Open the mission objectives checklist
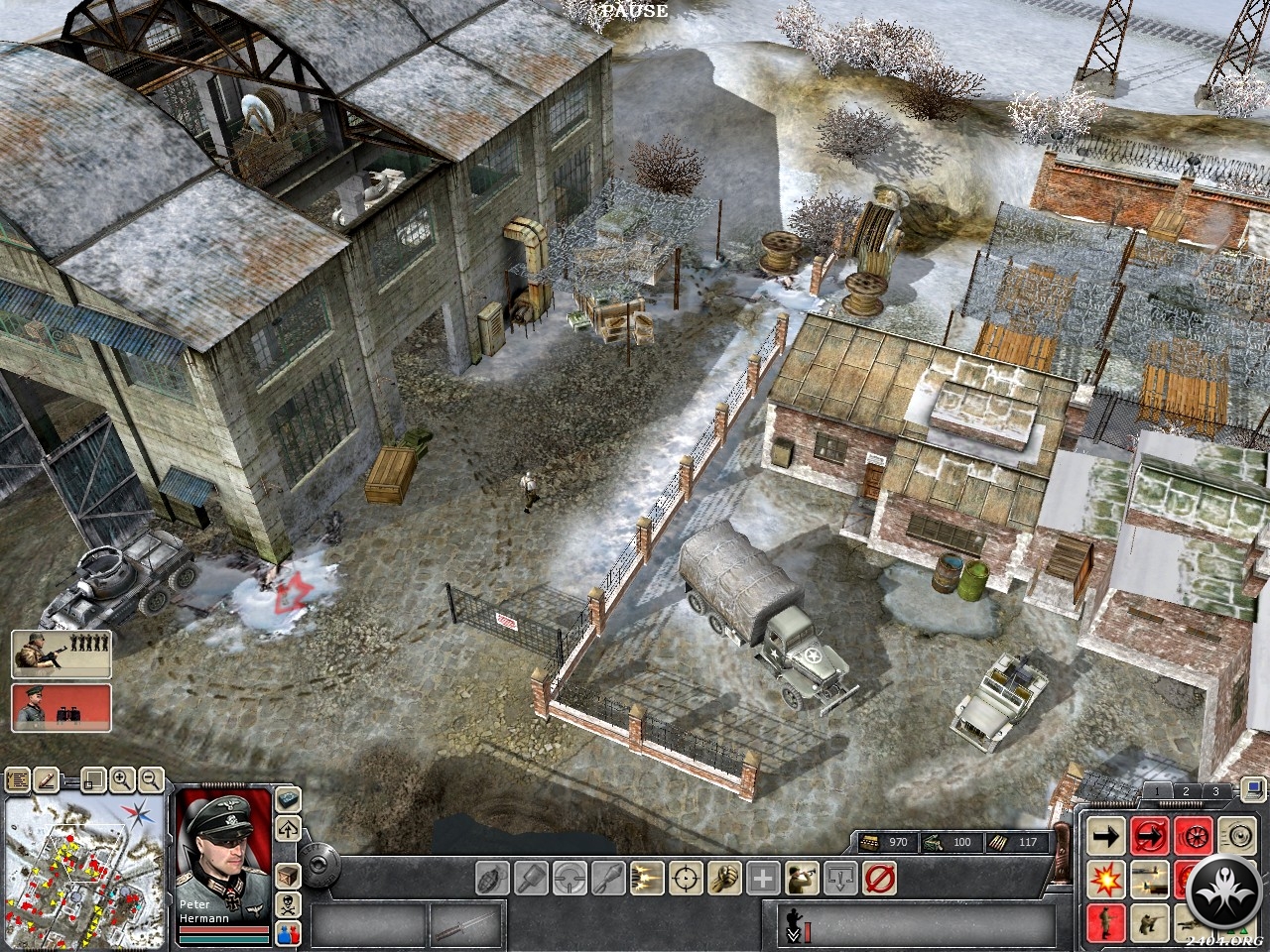1270x952 pixels. click(x=18, y=780)
